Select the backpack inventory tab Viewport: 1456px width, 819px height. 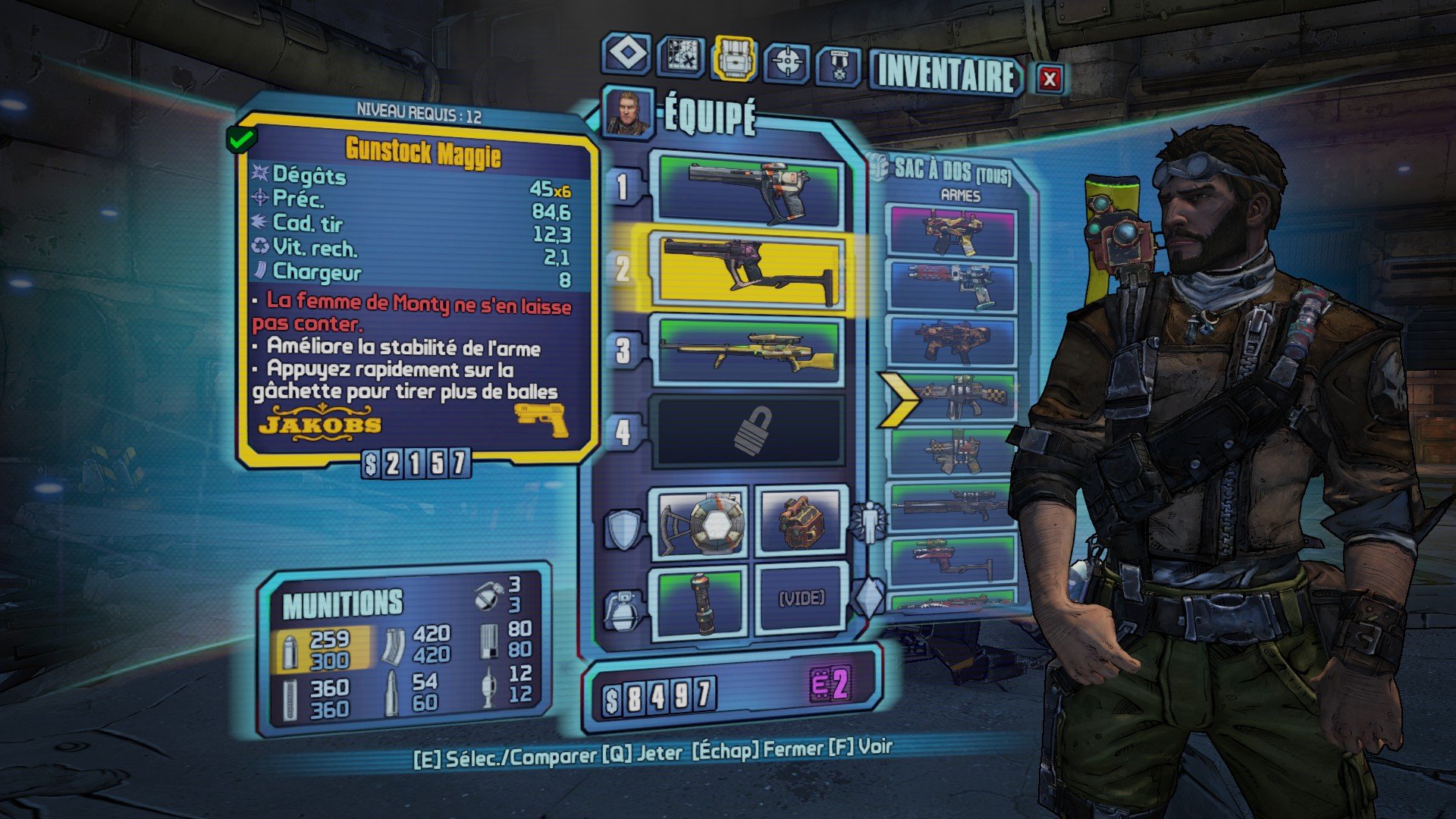tap(733, 58)
